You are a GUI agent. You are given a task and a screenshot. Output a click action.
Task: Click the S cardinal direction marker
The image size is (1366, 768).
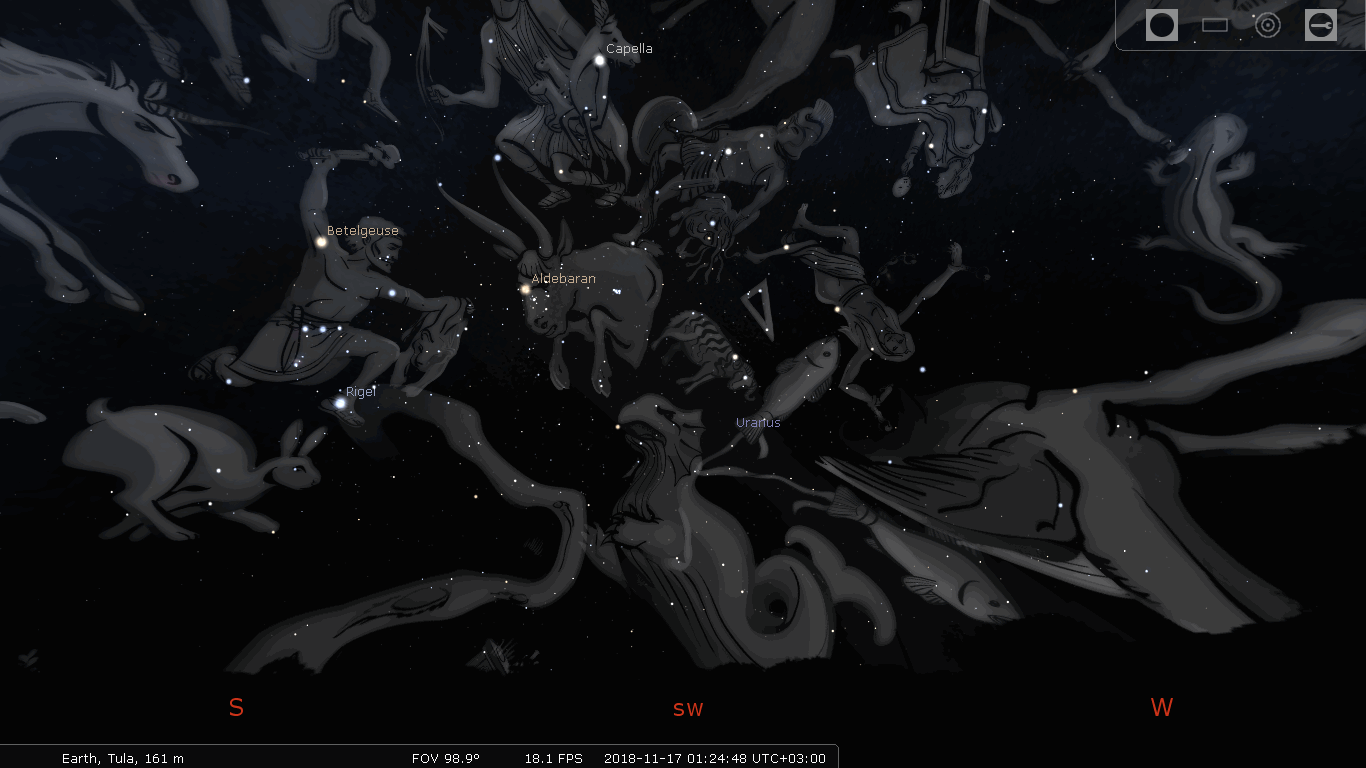236,707
